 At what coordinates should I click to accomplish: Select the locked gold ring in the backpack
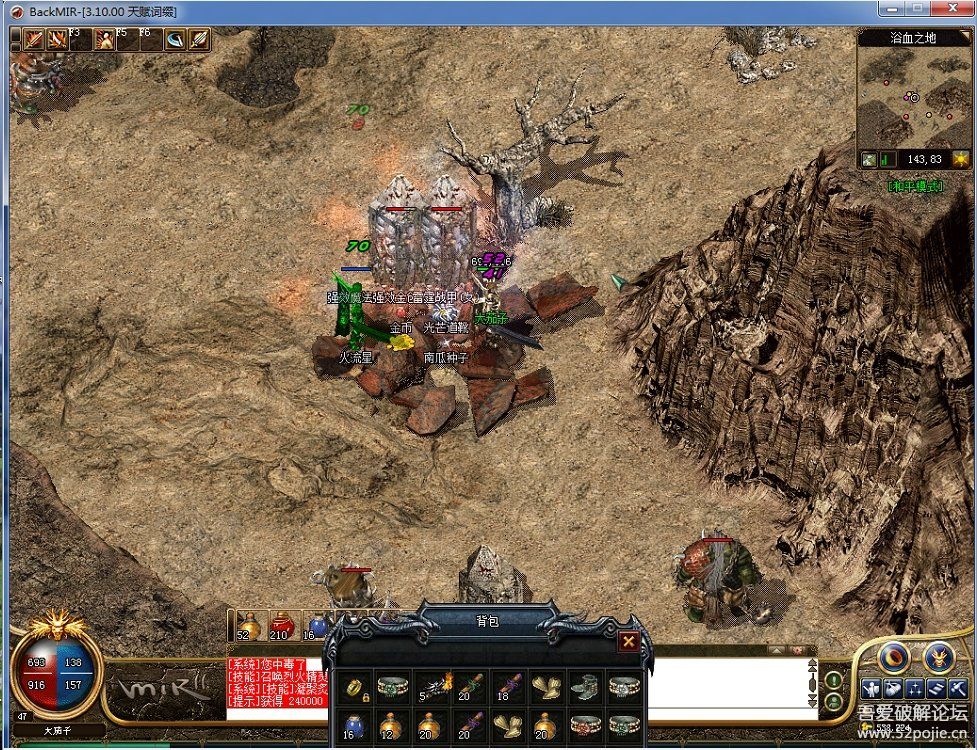pyautogui.click(x=355, y=688)
